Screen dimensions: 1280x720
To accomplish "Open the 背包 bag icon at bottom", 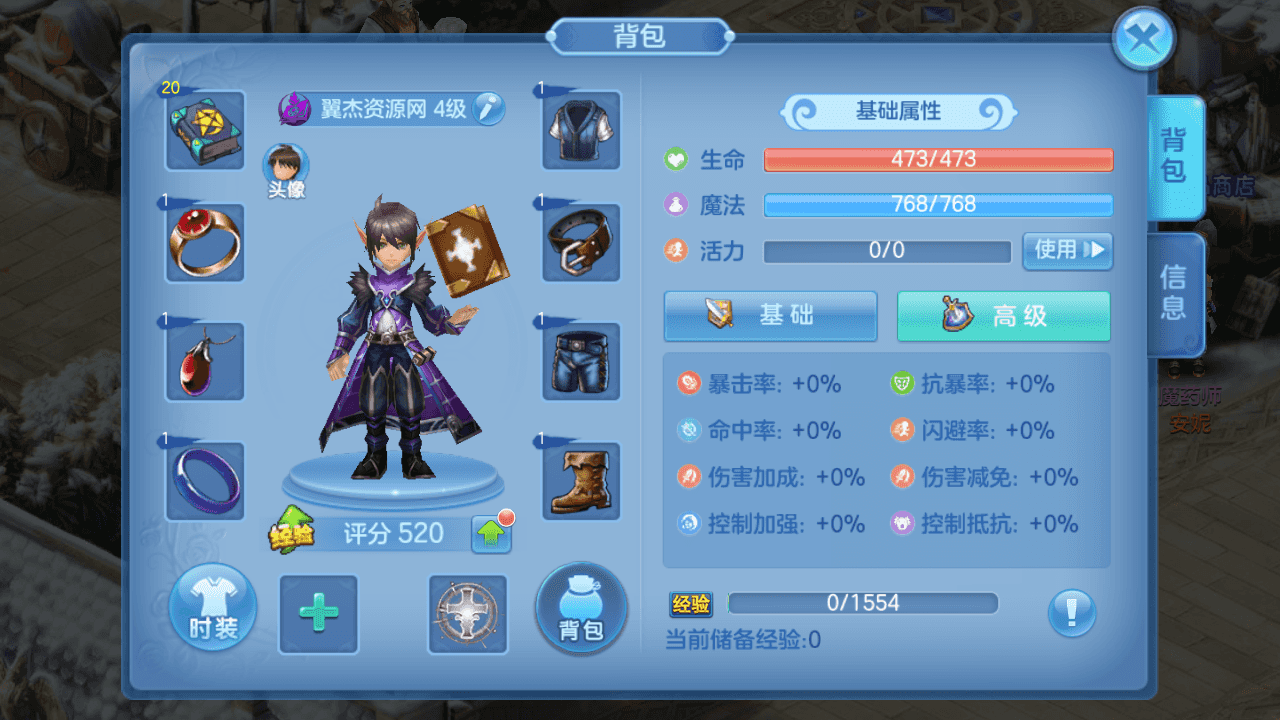I will coord(580,609).
